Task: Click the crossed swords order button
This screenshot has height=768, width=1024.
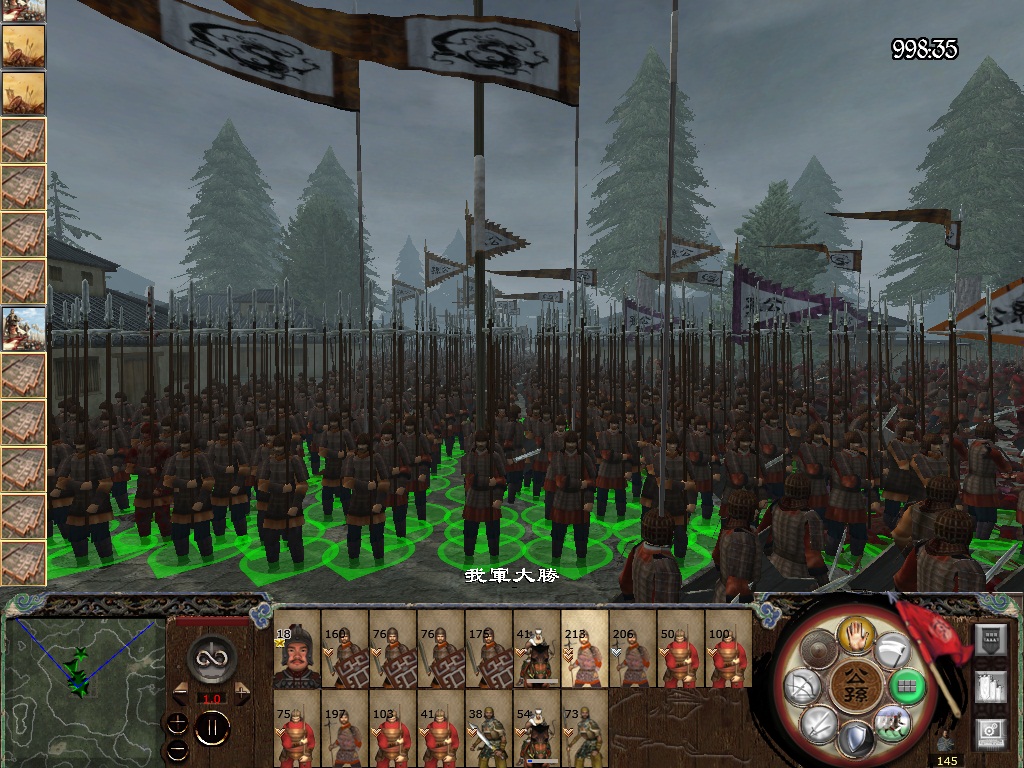Action: [x=820, y=724]
